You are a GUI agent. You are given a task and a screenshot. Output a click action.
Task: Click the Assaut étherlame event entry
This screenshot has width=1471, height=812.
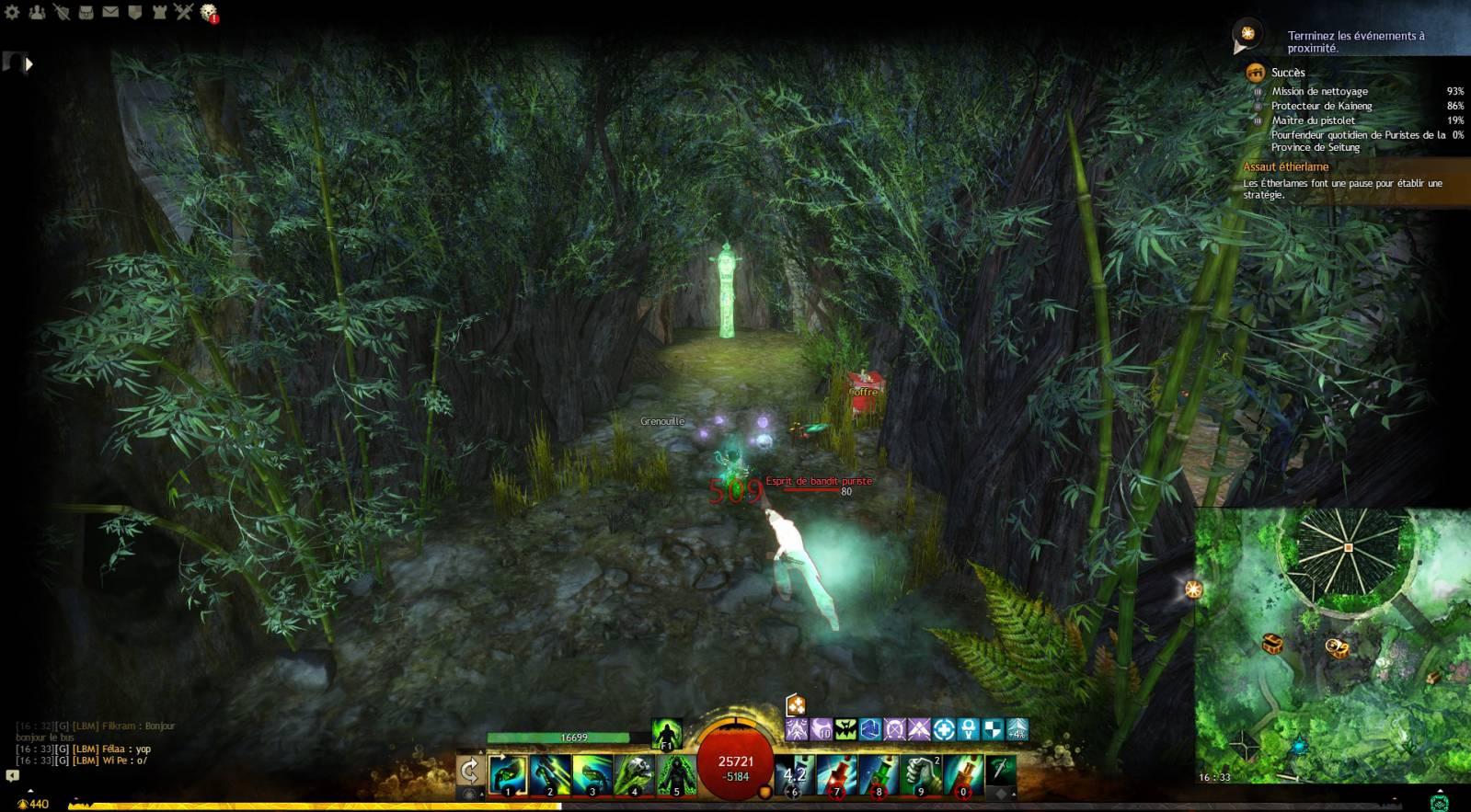[x=1286, y=166]
